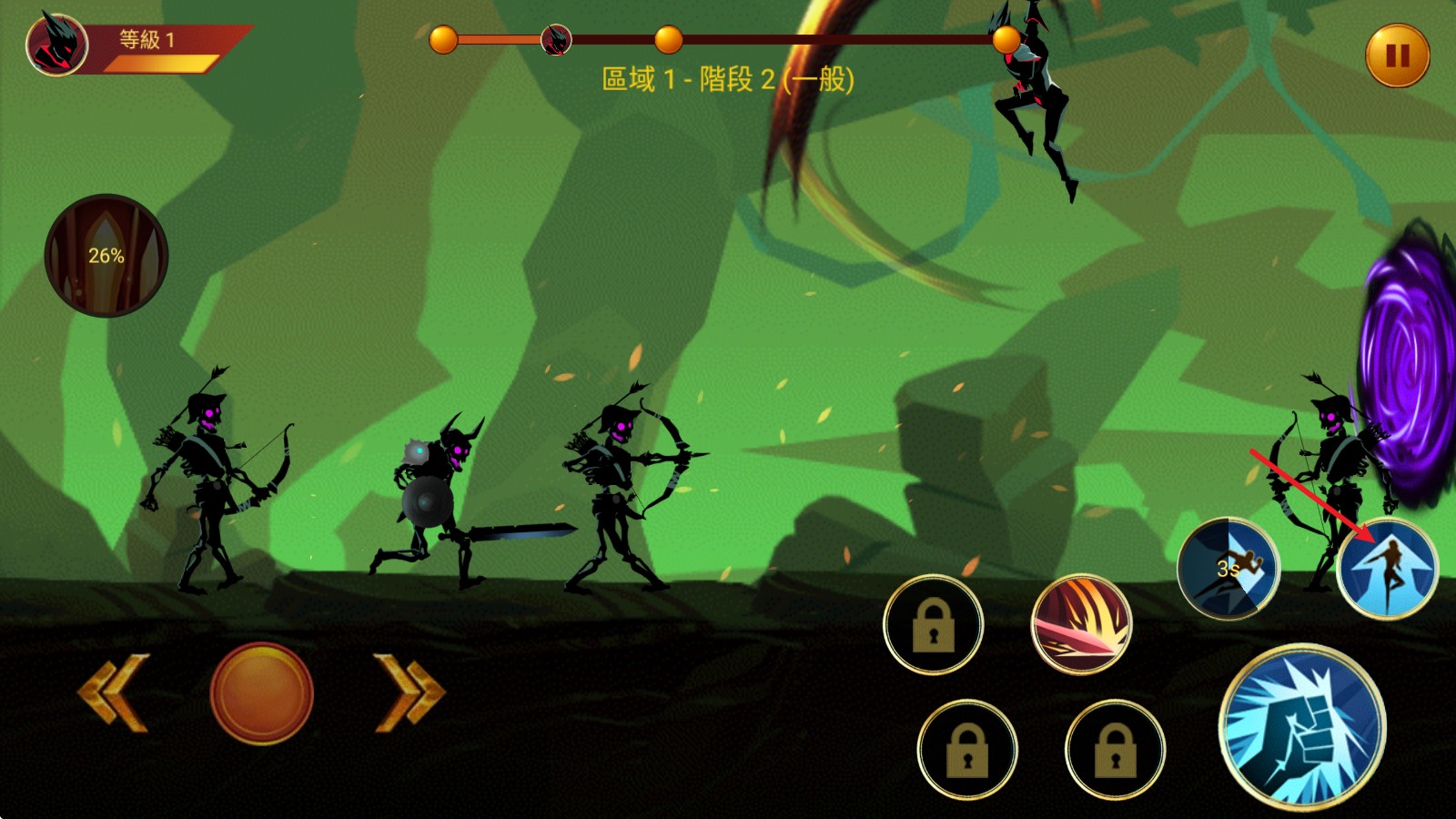Cast the fiery slash skill
The height and width of the screenshot is (819, 1456).
[1082, 624]
